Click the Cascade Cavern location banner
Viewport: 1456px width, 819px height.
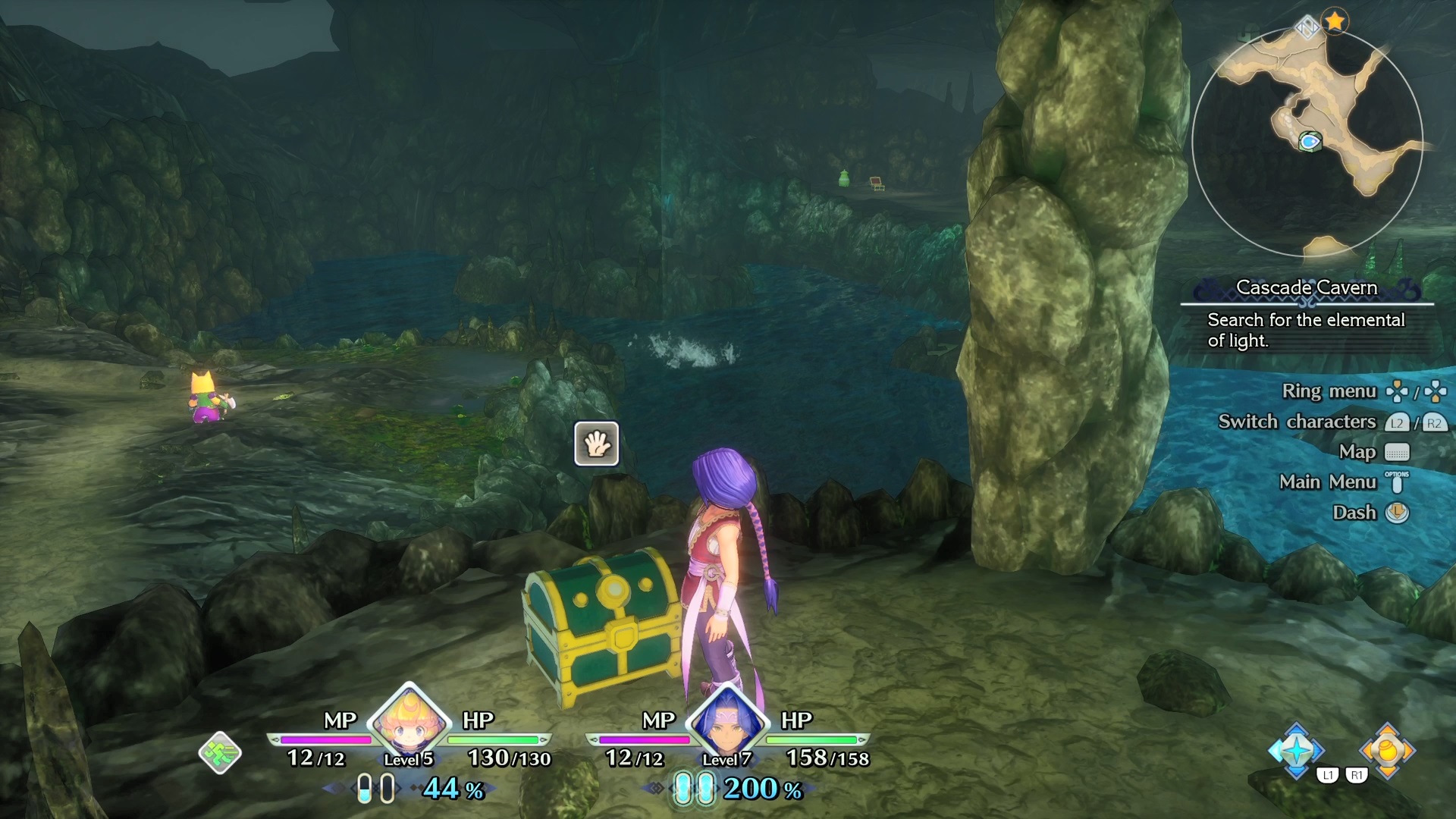click(x=1307, y=287)
